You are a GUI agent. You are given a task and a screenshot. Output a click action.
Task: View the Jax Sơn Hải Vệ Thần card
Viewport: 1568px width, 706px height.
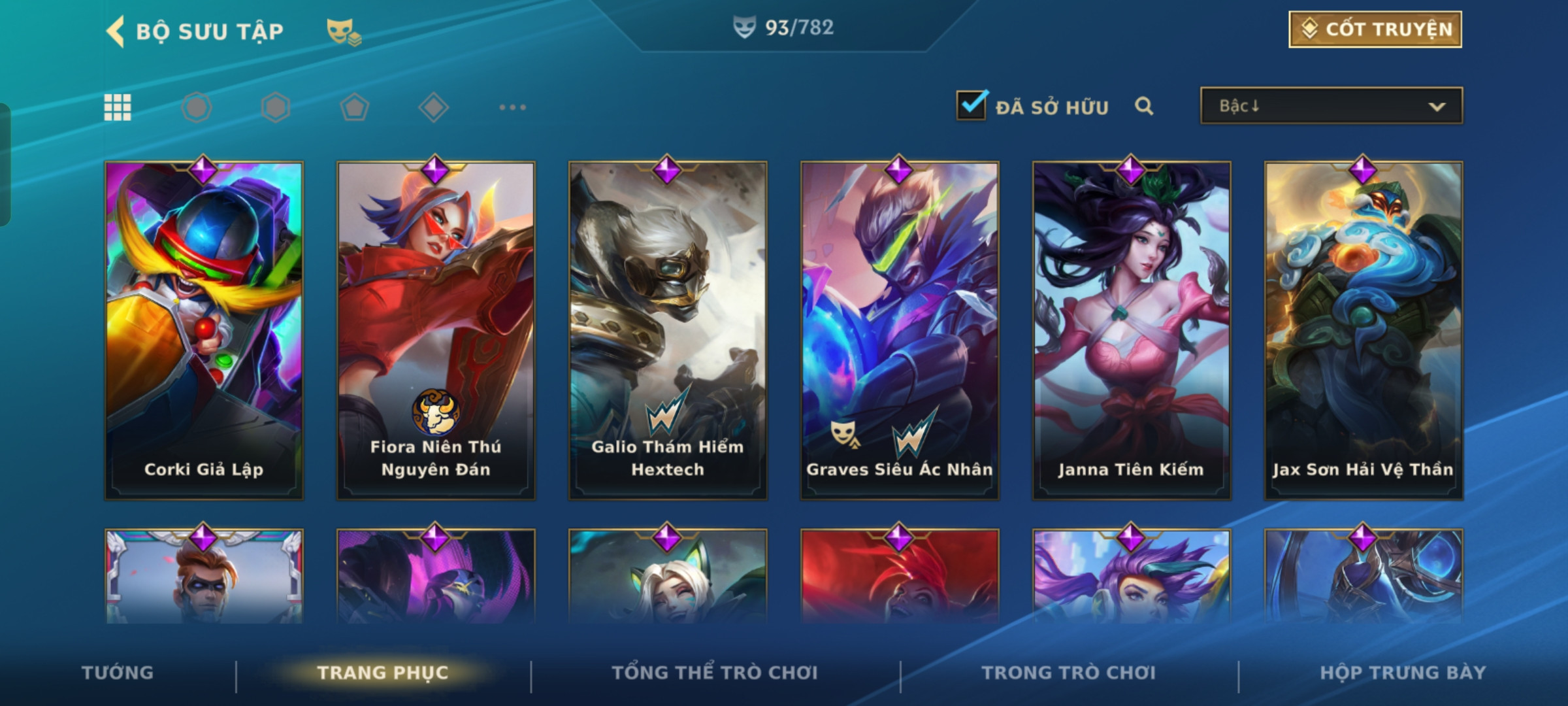point(1364,330)
